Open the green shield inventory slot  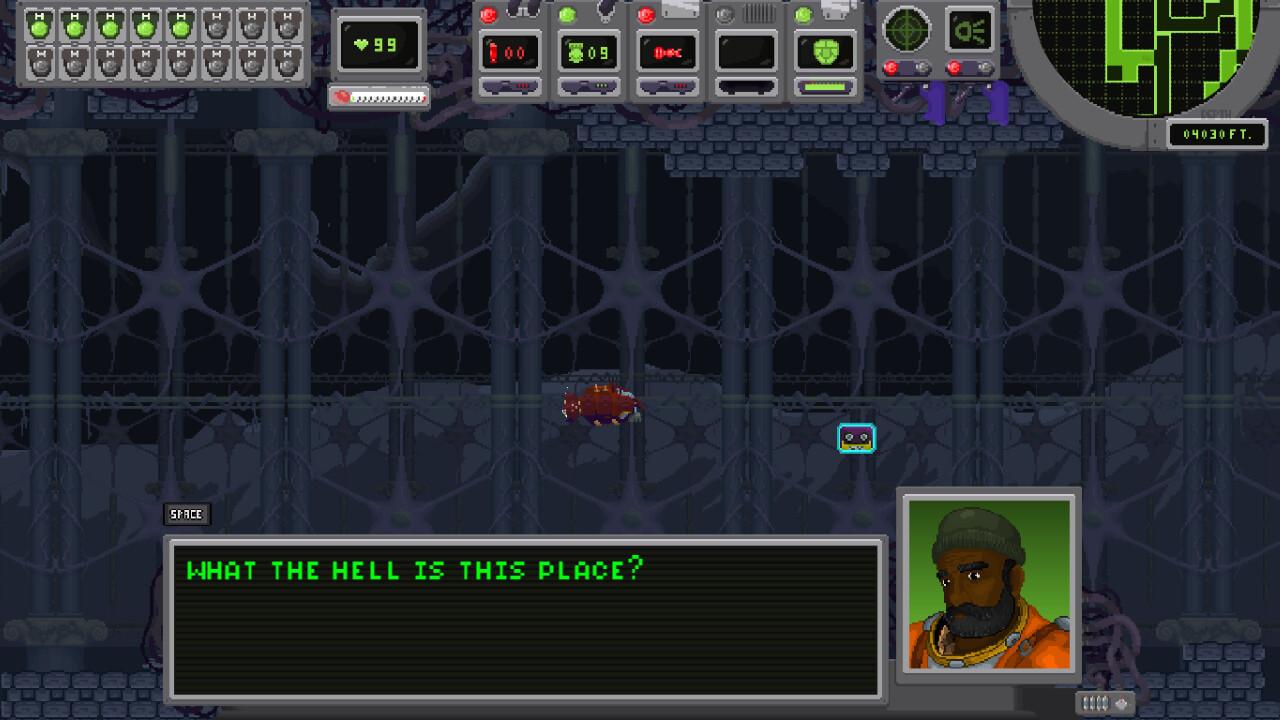point(824,50)
